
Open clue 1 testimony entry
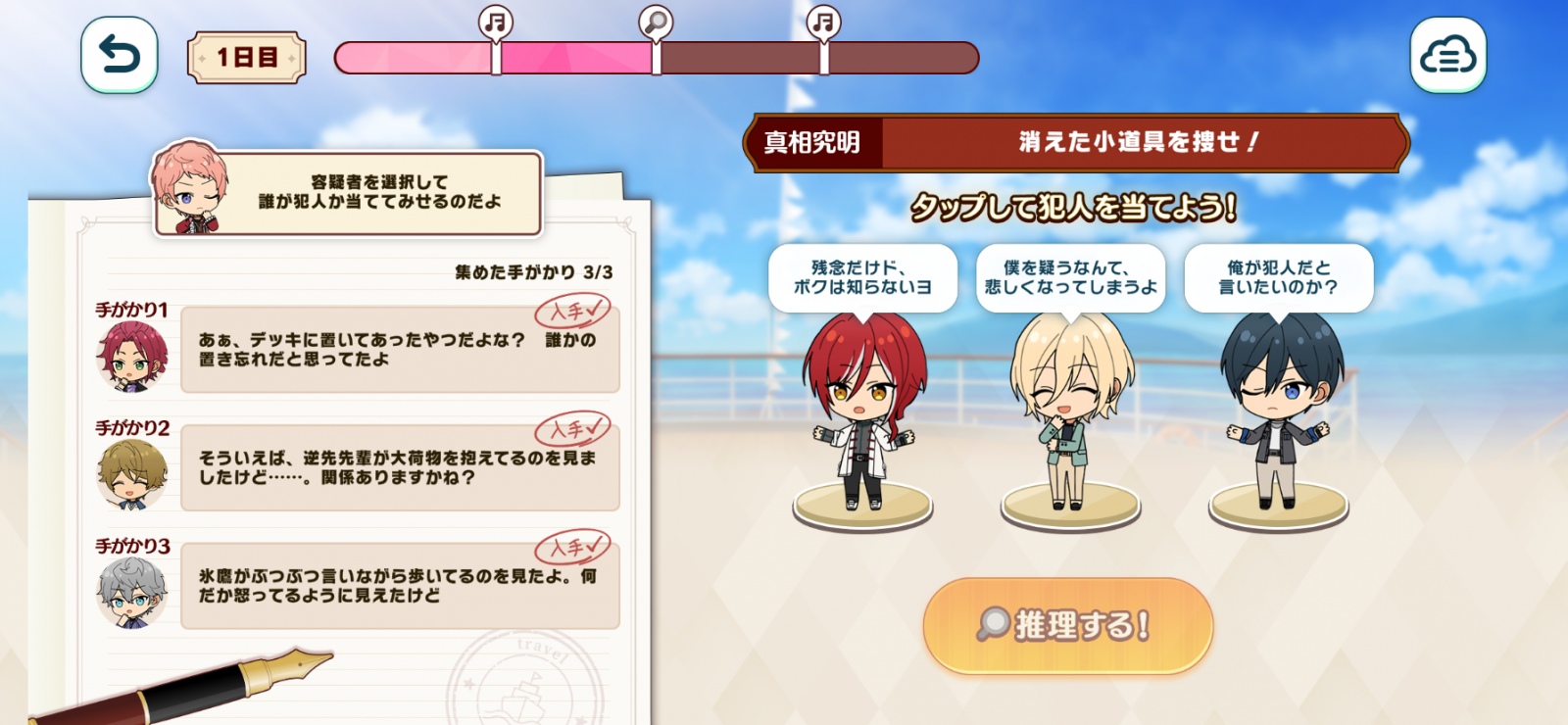pyautogui.click(x=400, y=350)
